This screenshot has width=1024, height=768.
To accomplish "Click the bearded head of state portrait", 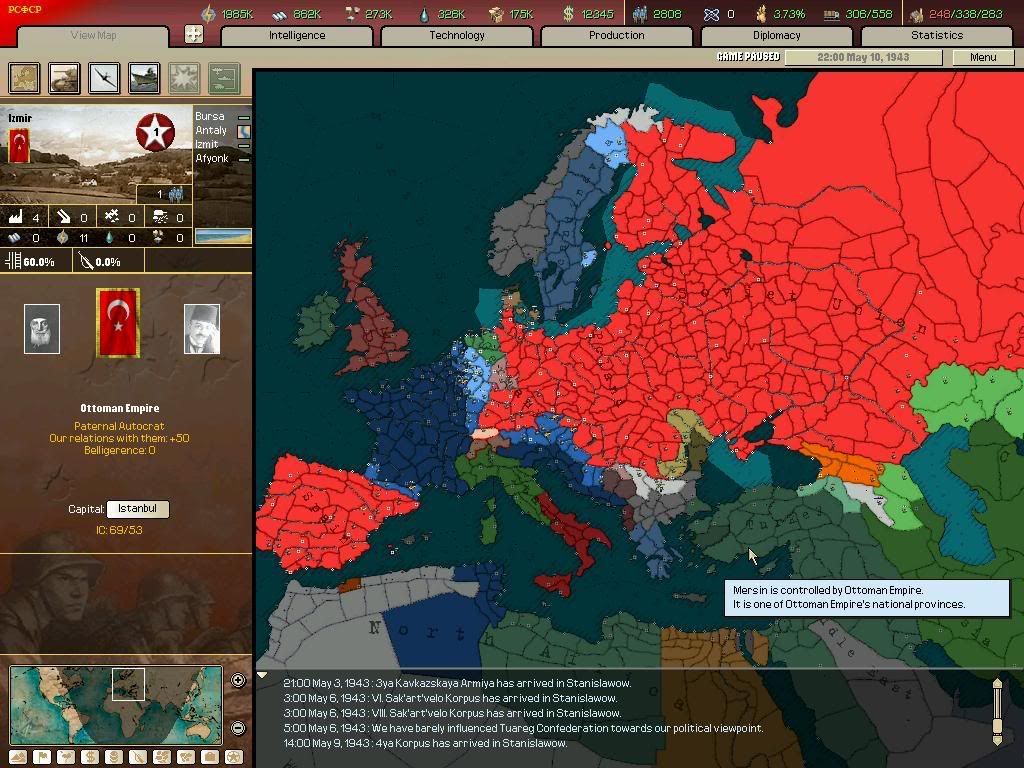I will coord(42,329).
